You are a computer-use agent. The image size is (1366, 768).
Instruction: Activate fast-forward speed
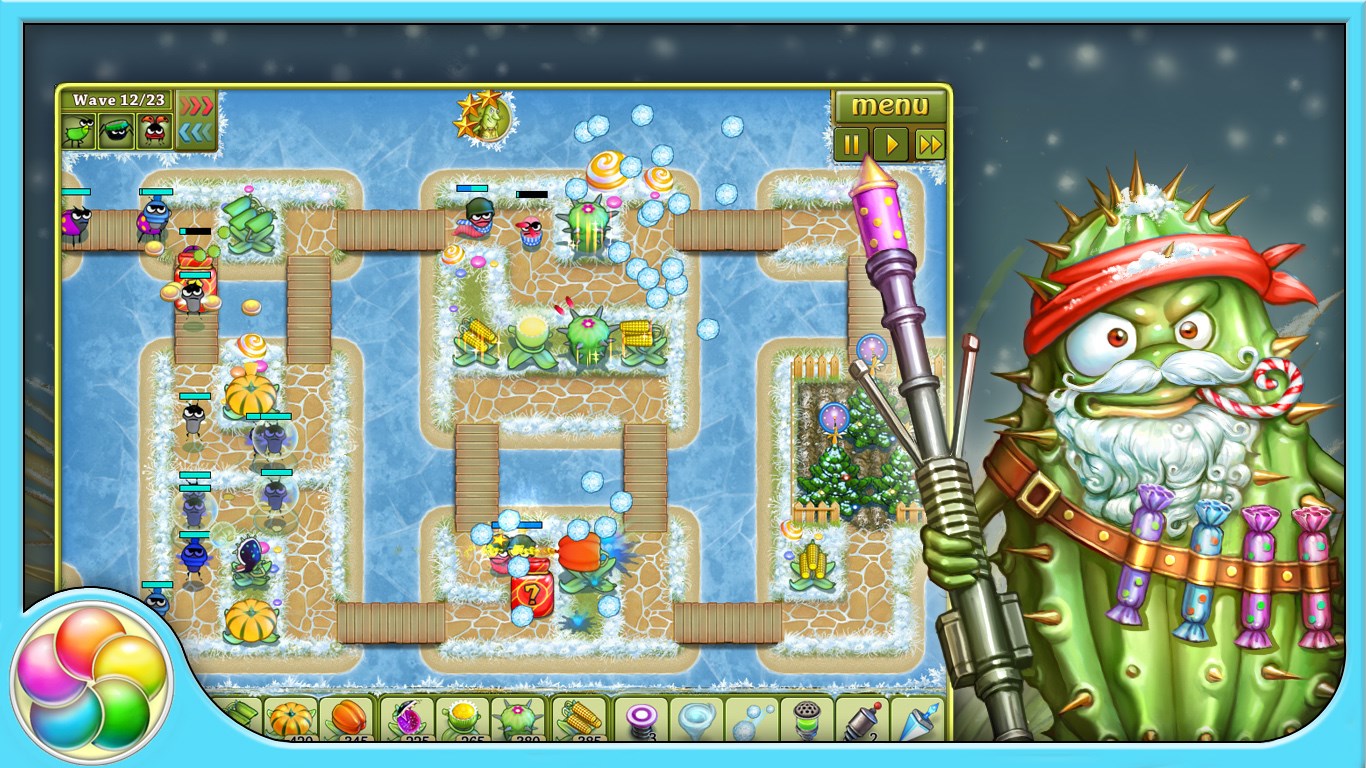pyautogui.click(x=929, y=145)
